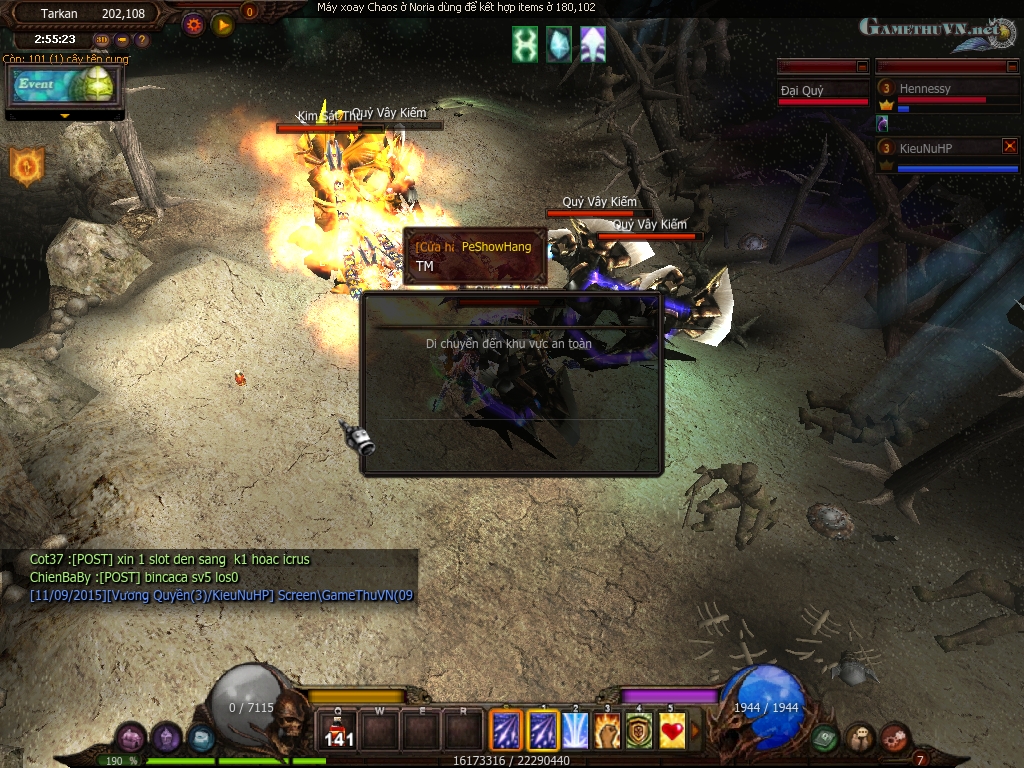Screen dimensions: 1024x768
Task: Select the potion slot showing 141
Action: 338,732
